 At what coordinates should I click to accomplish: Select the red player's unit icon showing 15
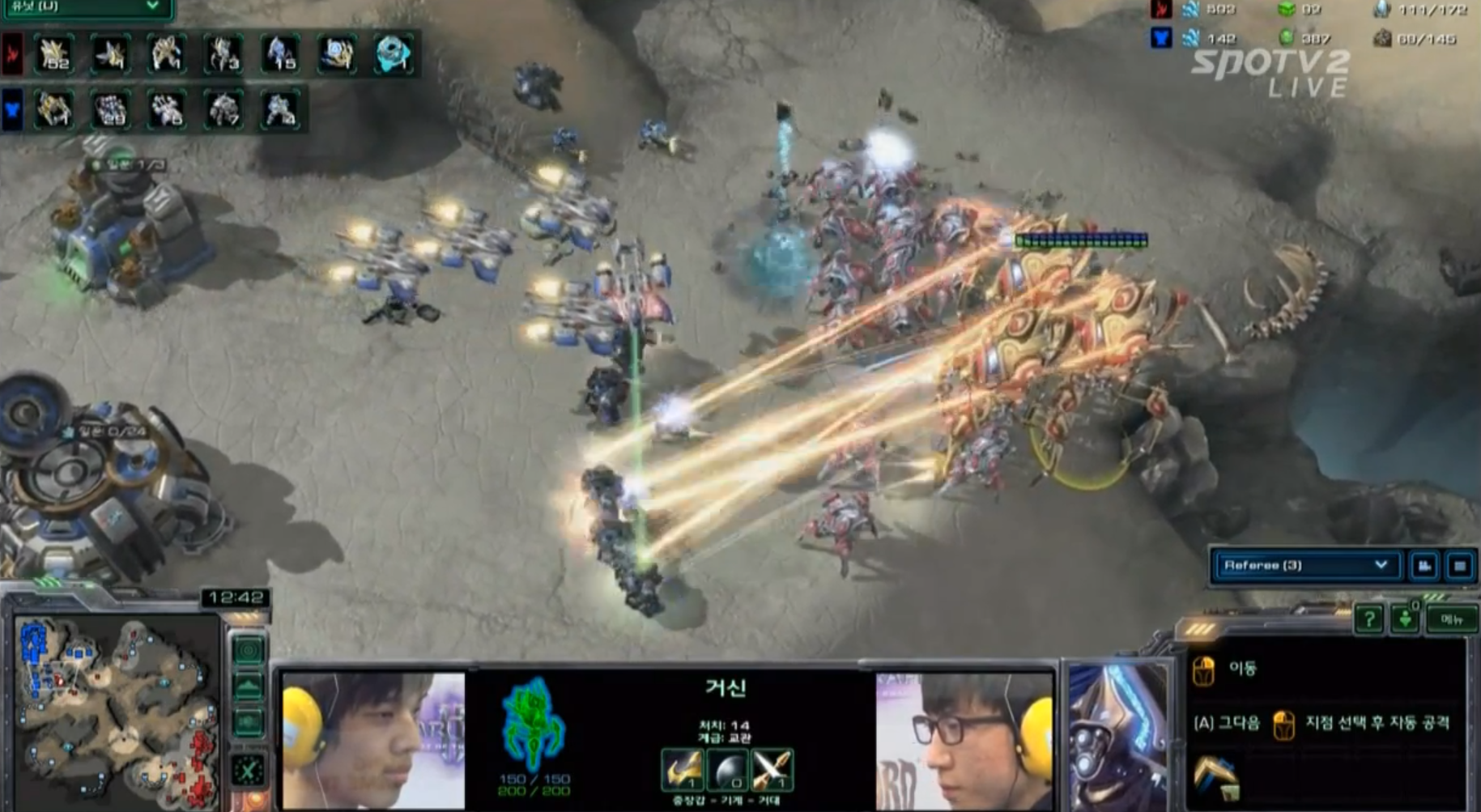[x=279, y=54]
